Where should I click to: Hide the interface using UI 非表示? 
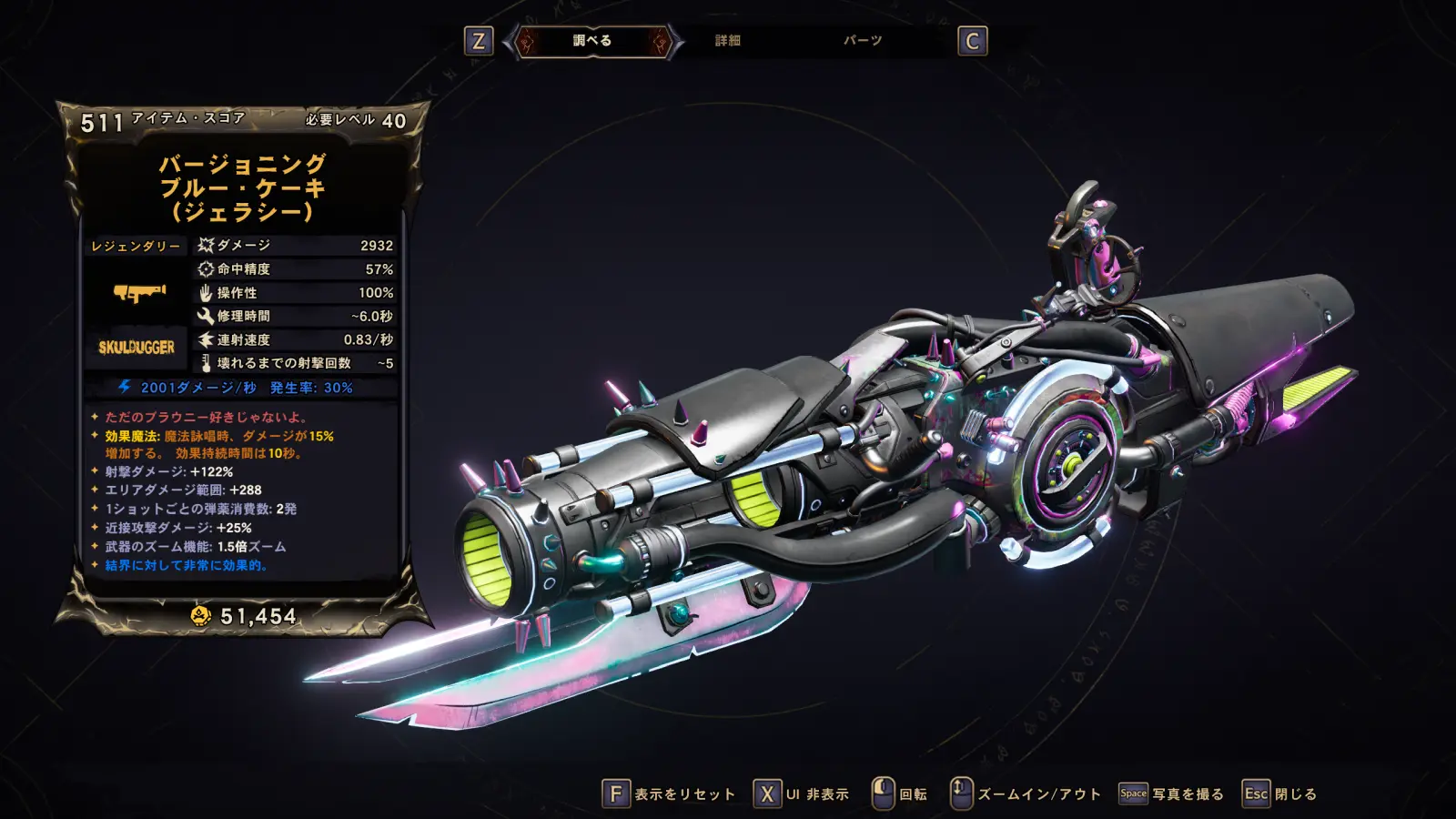coord(802,794)
